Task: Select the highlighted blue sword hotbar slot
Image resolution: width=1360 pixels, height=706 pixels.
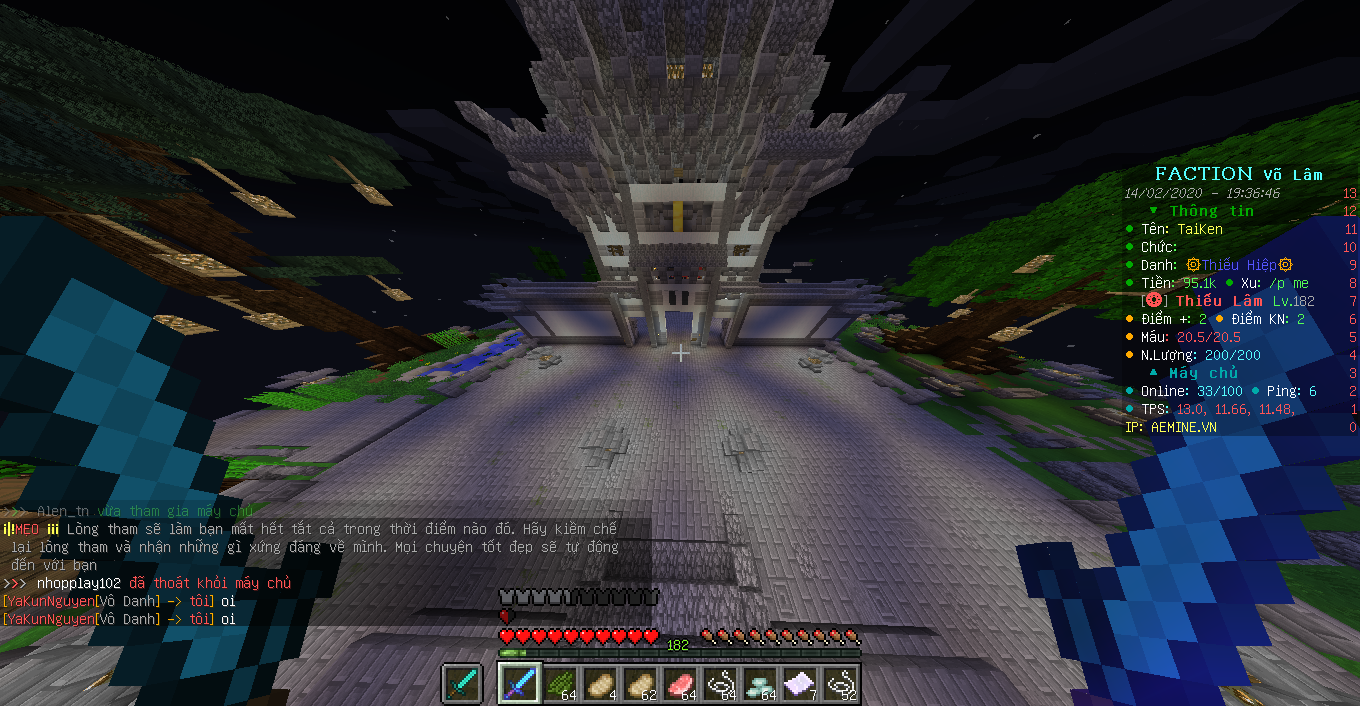Action: pos(520,684)
